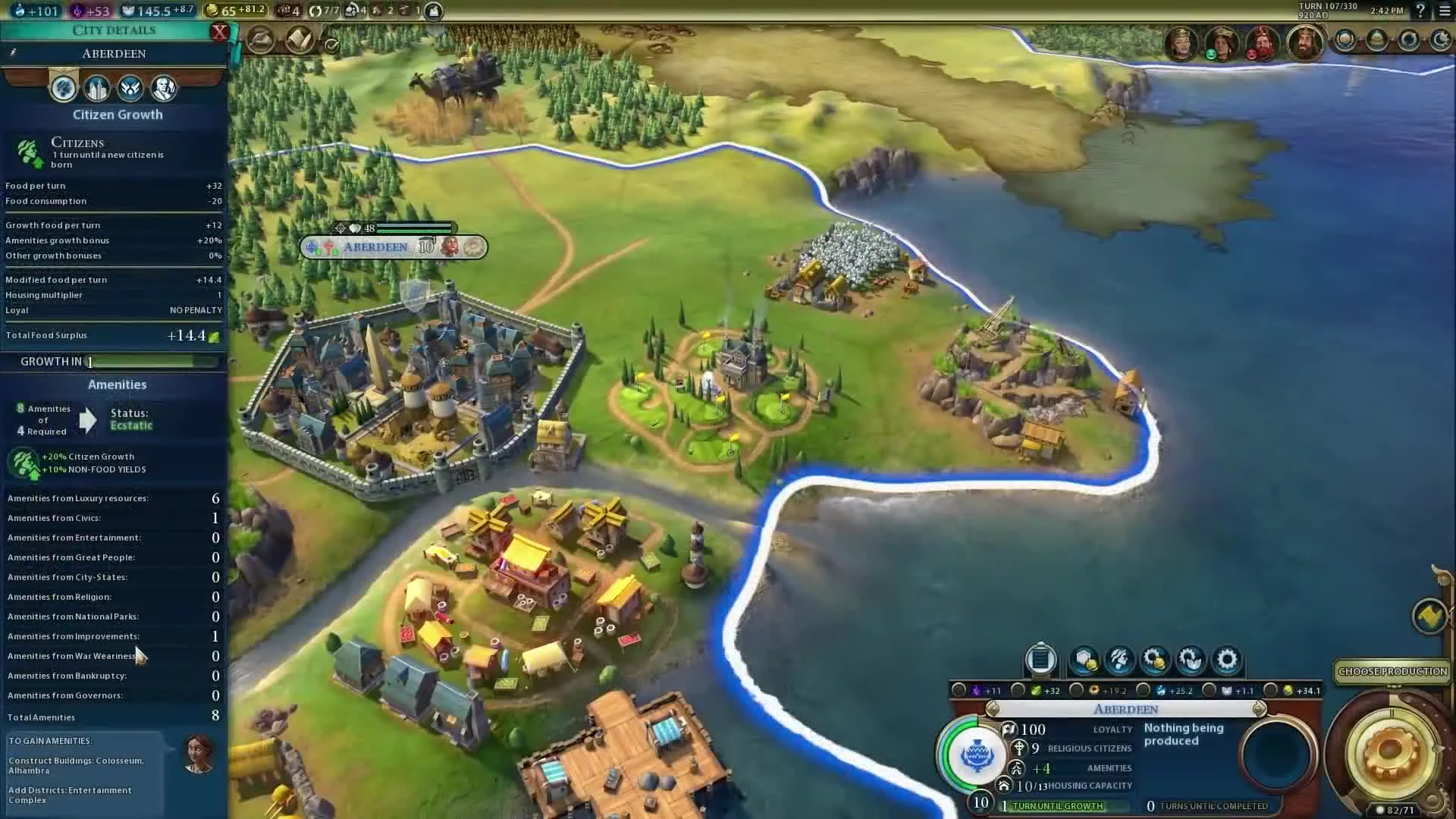1456x819 pixels.
Task: Select the faith purchase icon in city panel
Action: tap(1191, 660)
